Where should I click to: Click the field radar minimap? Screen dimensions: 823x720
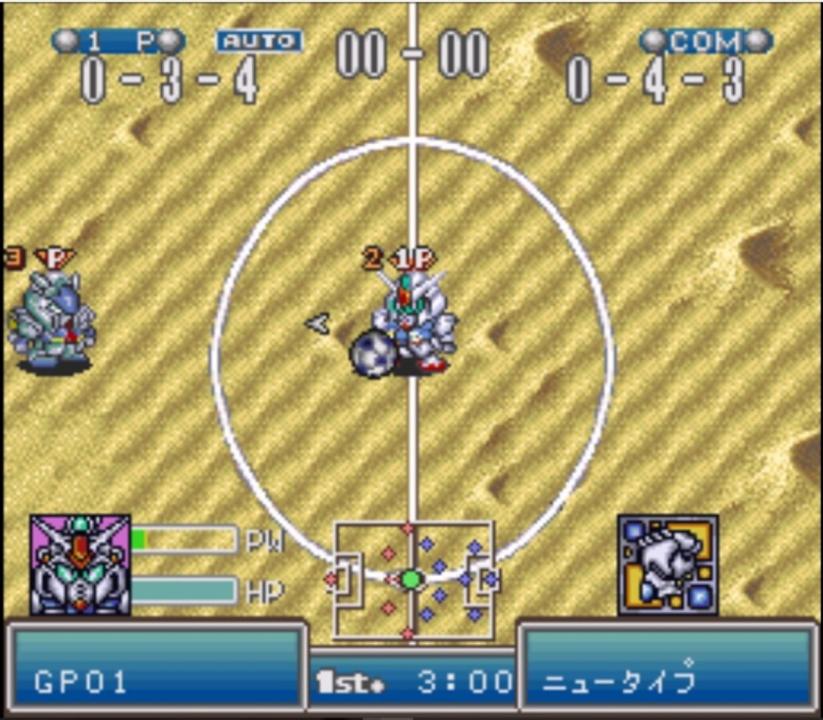412,580
